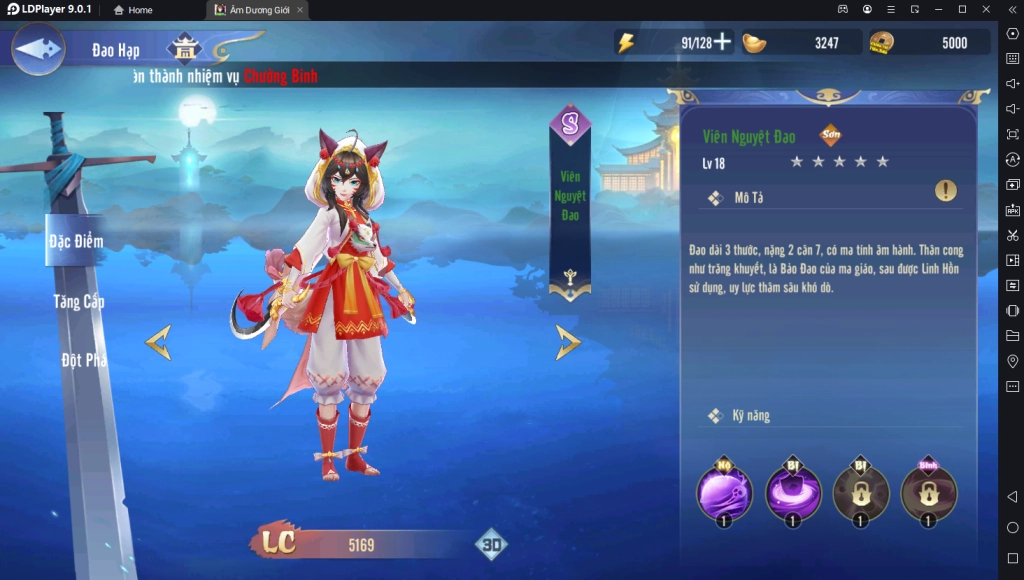
Task: Toggle the 3D view button
Action: (491, 545)
